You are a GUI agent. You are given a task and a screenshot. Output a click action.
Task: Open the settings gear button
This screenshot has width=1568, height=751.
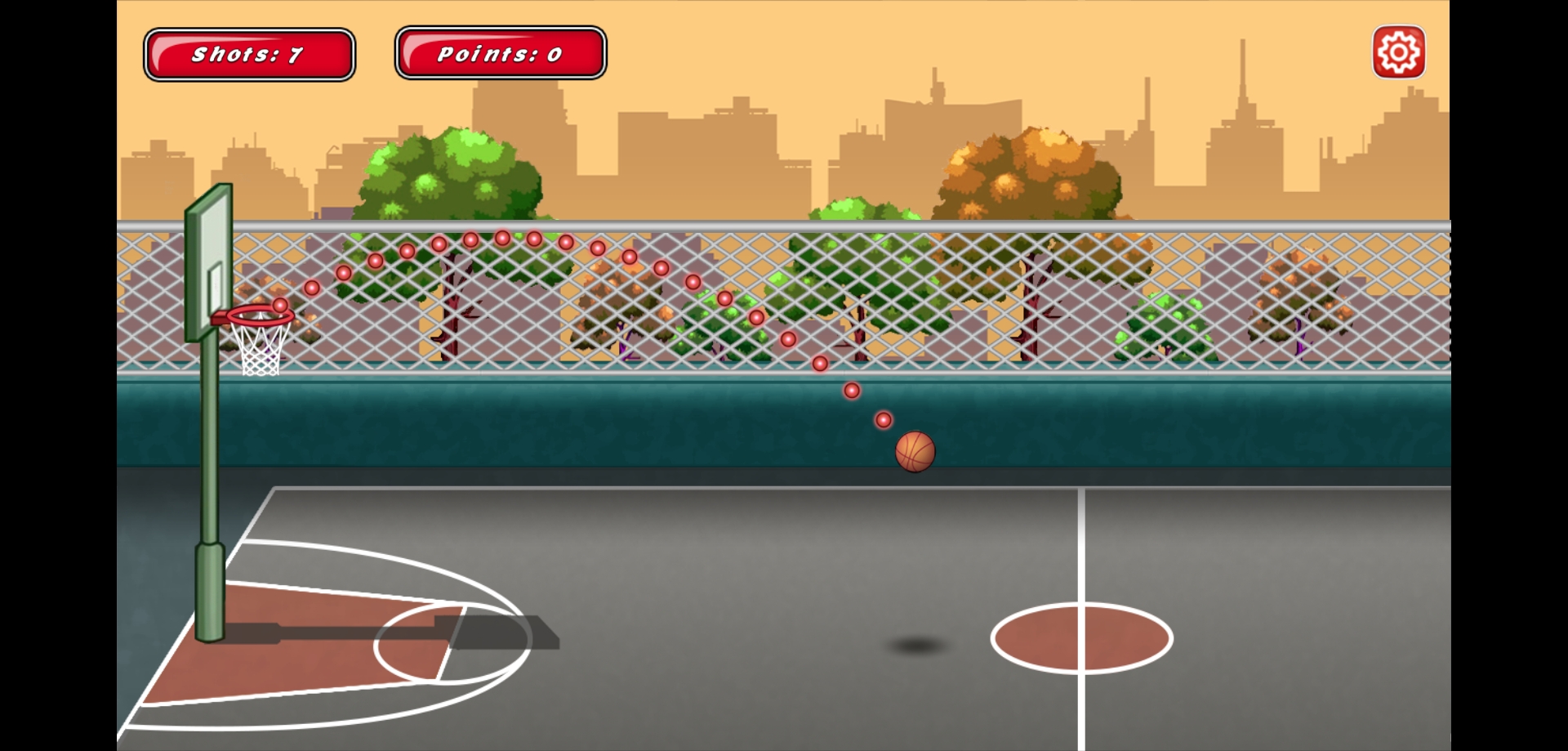[1398, 53]
